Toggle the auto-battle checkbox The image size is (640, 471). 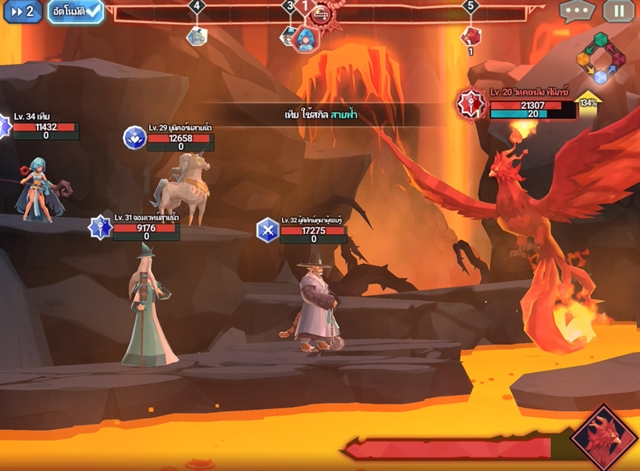(76, 12)
